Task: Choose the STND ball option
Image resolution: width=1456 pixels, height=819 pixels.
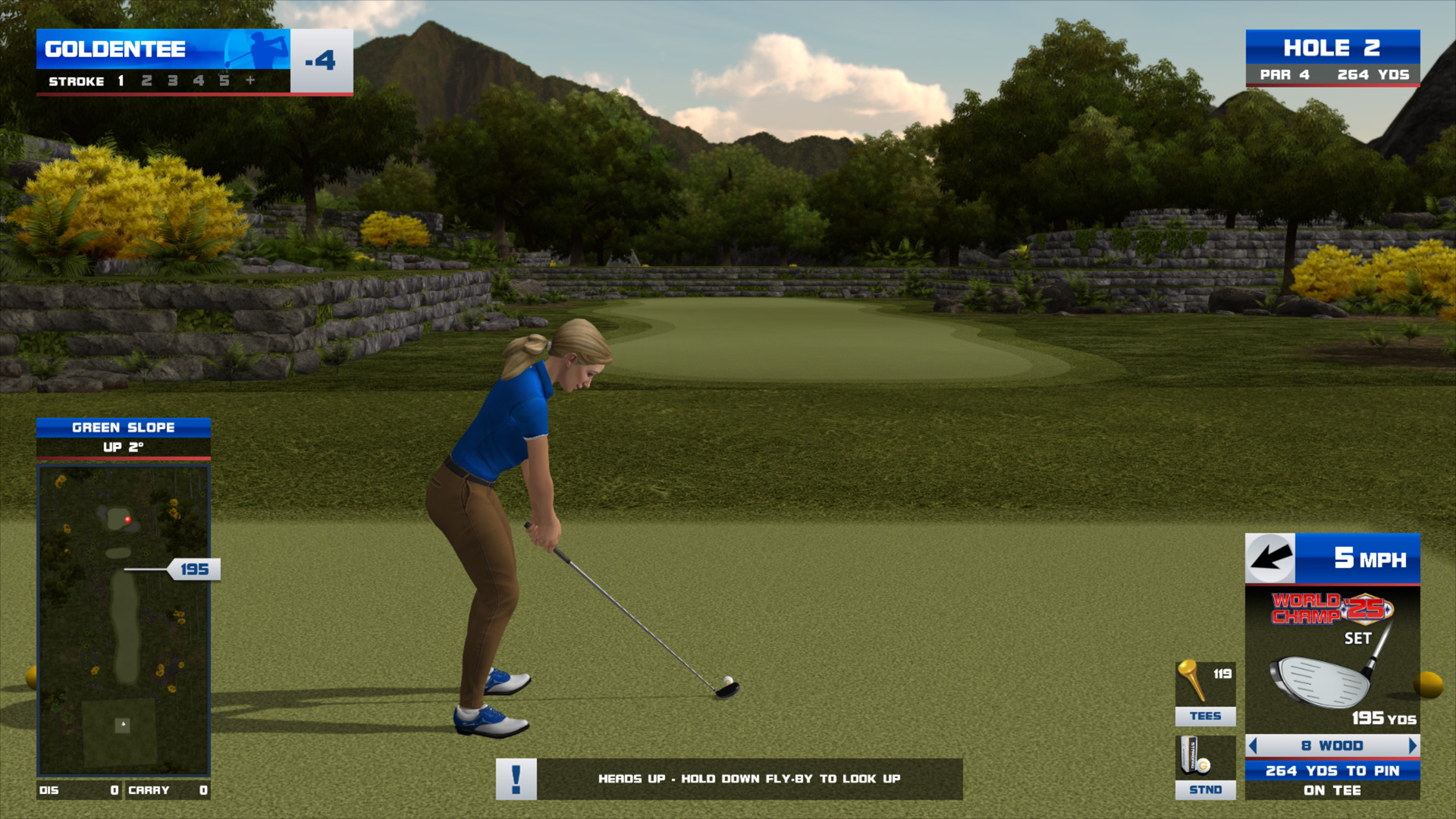Action: pos(1205,767)
